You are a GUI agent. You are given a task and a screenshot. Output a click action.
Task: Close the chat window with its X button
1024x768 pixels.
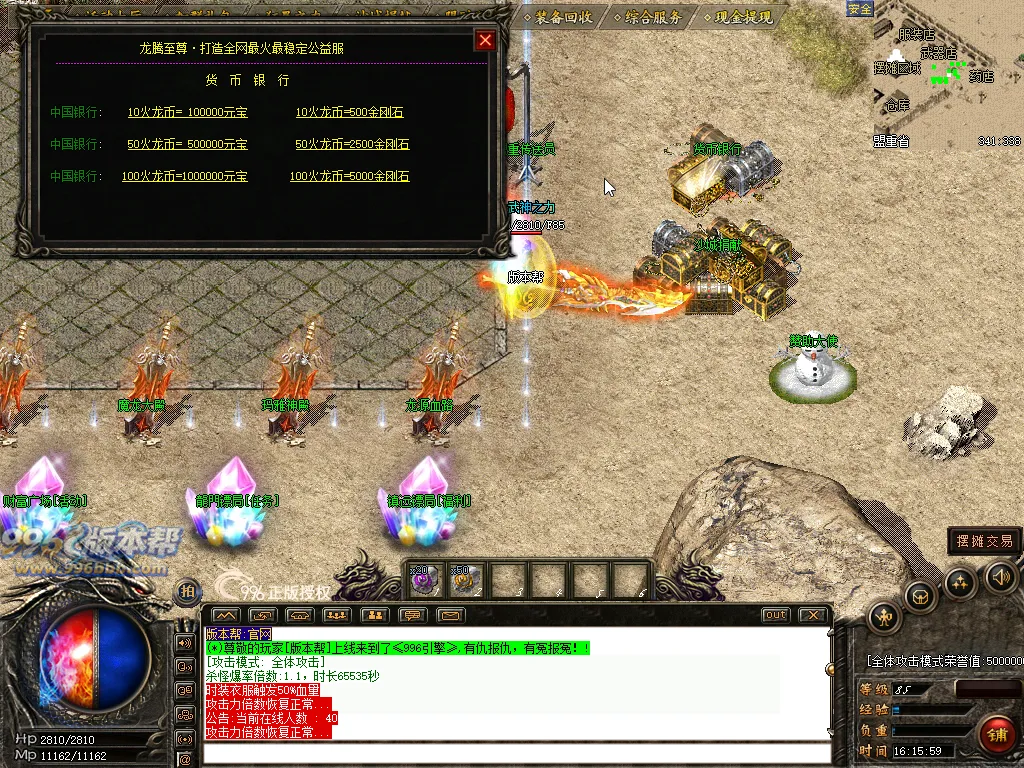813,615
